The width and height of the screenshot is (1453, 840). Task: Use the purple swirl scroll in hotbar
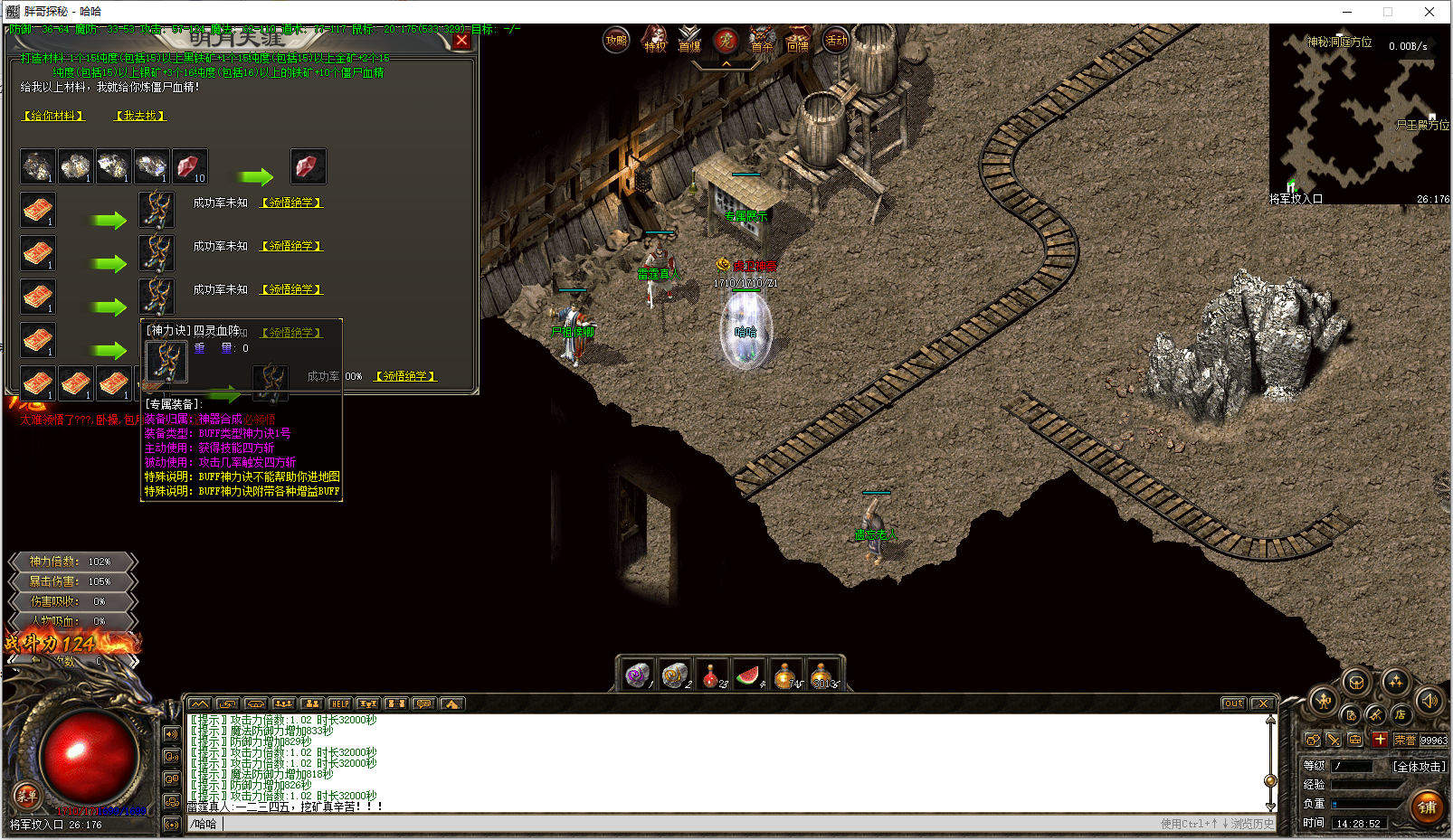(637, 675)
